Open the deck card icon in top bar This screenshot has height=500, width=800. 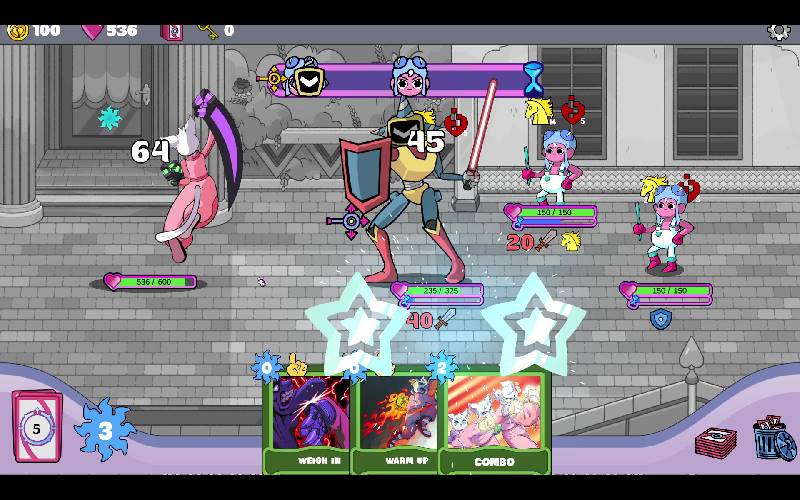172,30
